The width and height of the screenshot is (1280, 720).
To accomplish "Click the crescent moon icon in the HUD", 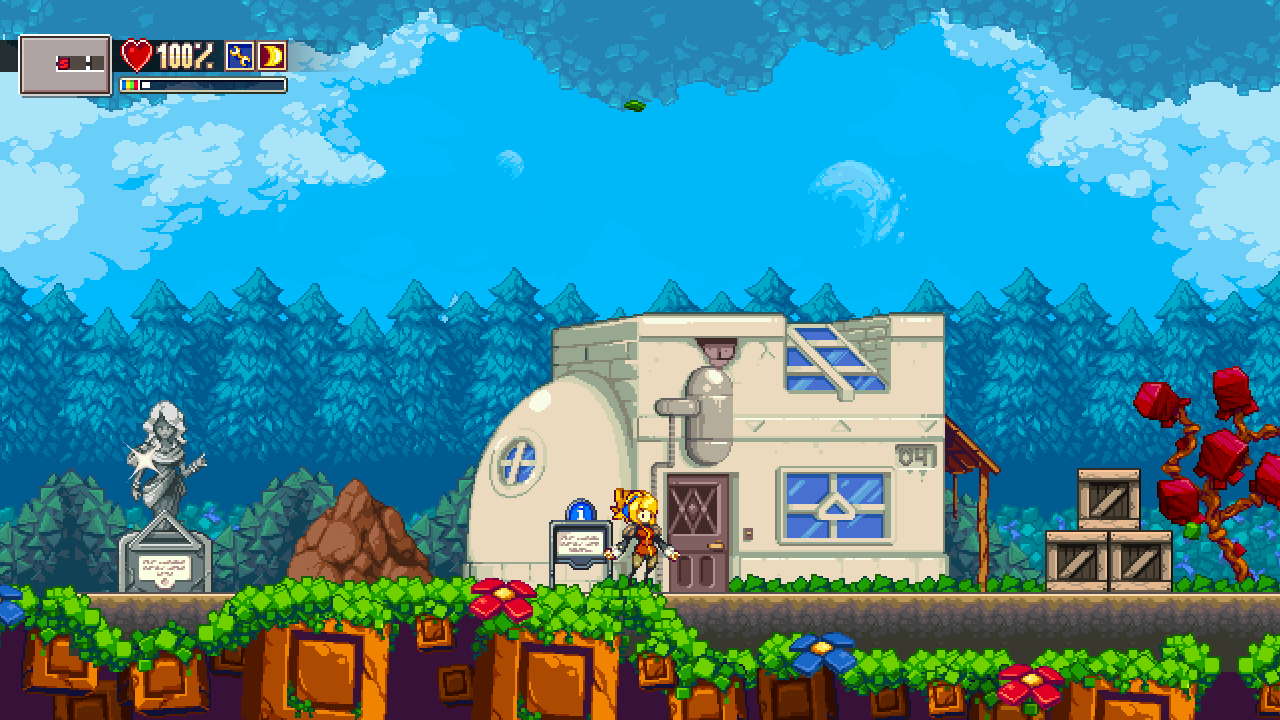I will pos(273,56).
